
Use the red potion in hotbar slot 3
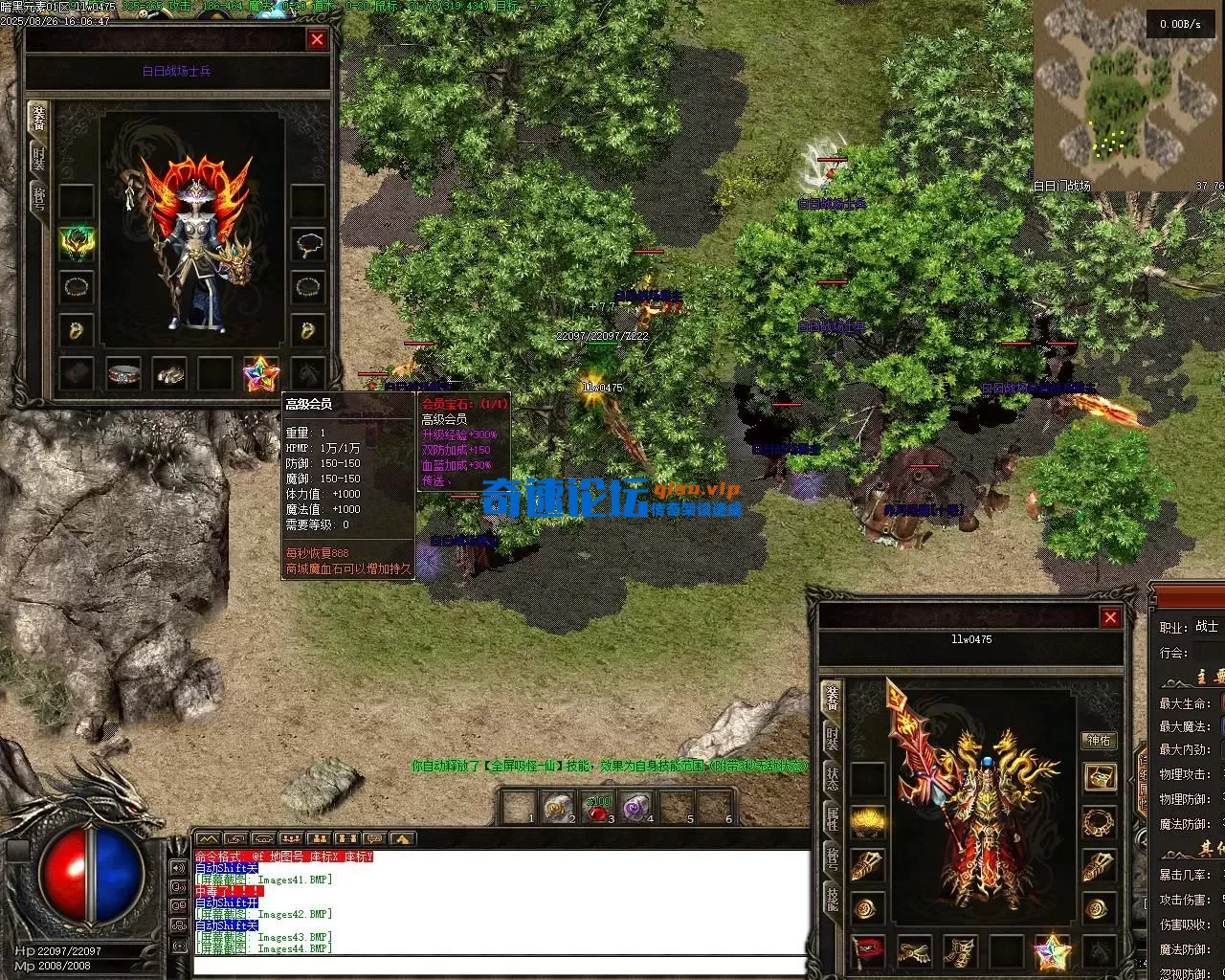599,810
